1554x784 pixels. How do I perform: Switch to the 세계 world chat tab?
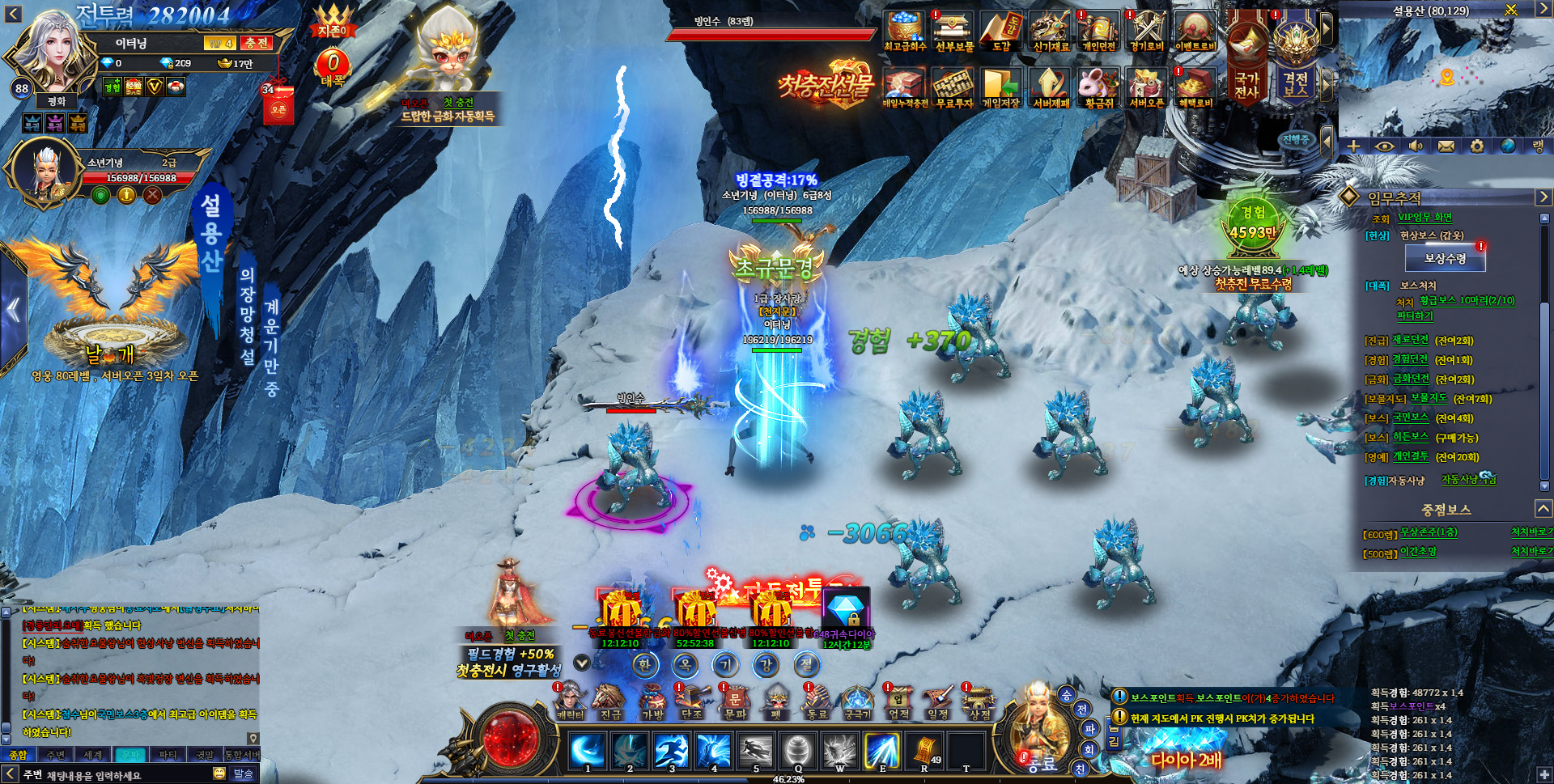click(93, 755)
